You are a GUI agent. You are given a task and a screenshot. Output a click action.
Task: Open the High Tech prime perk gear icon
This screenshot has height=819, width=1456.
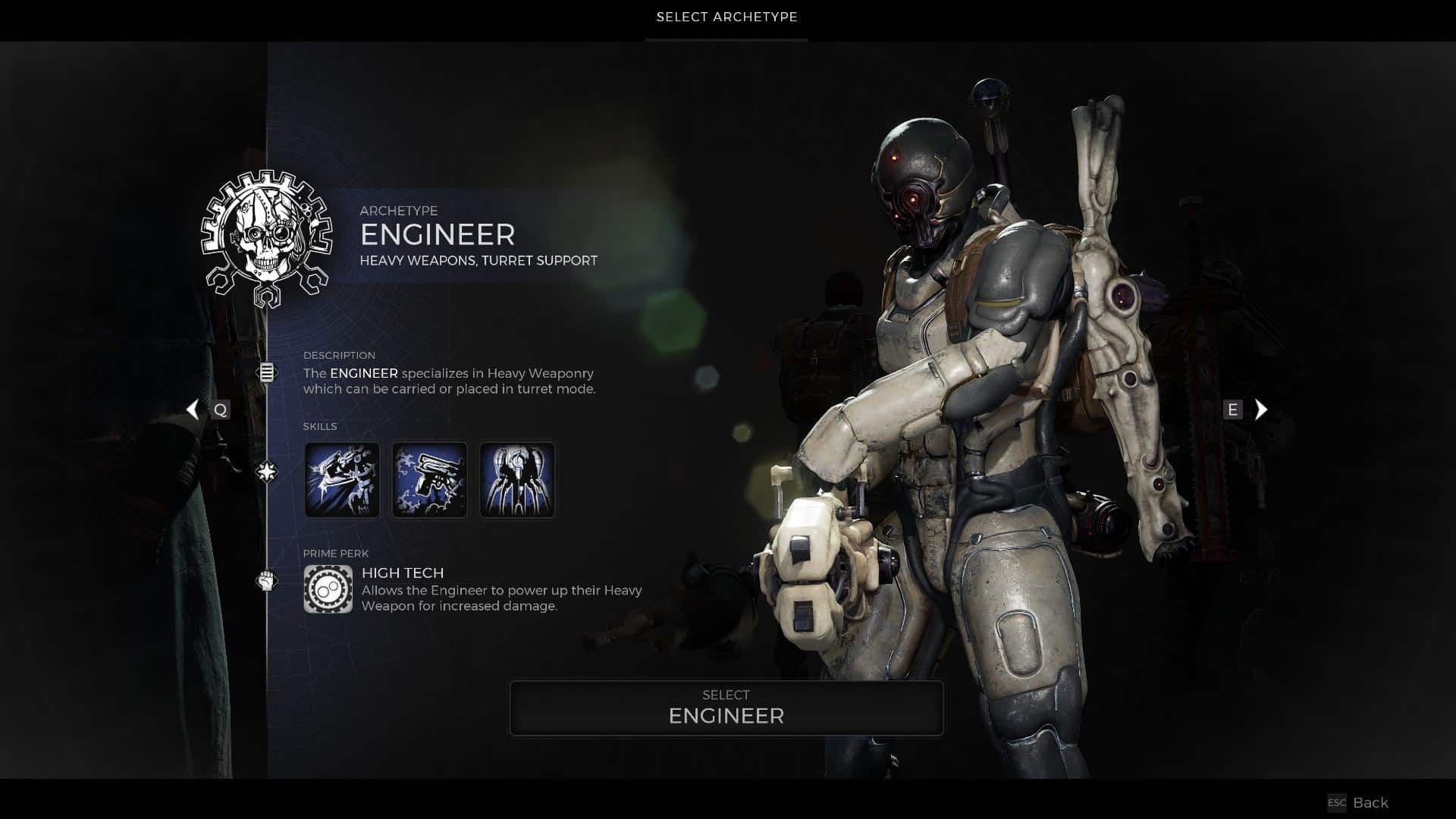pyautogui.click(x=328, y=589)
